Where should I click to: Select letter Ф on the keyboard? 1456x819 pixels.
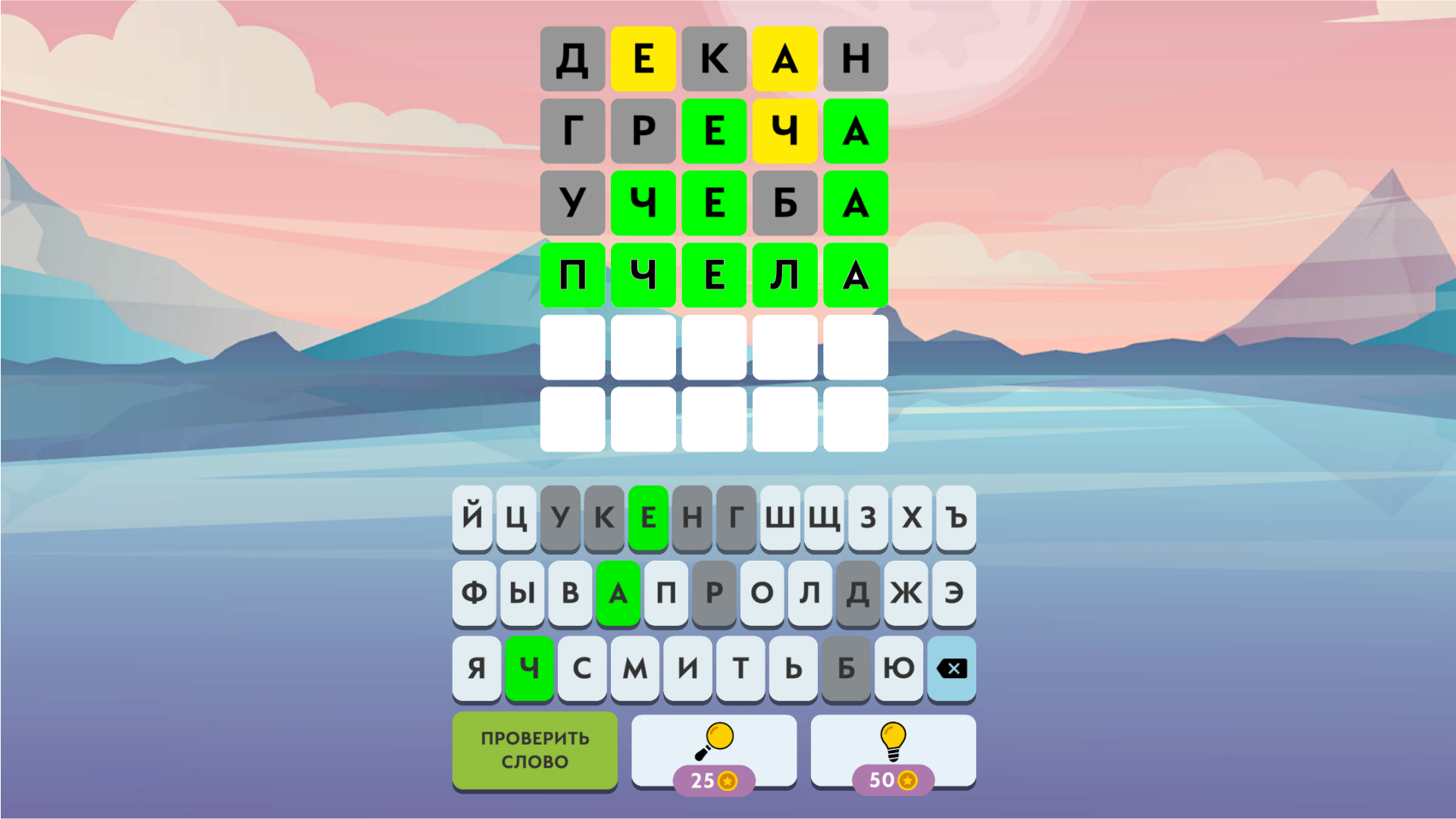474,594
